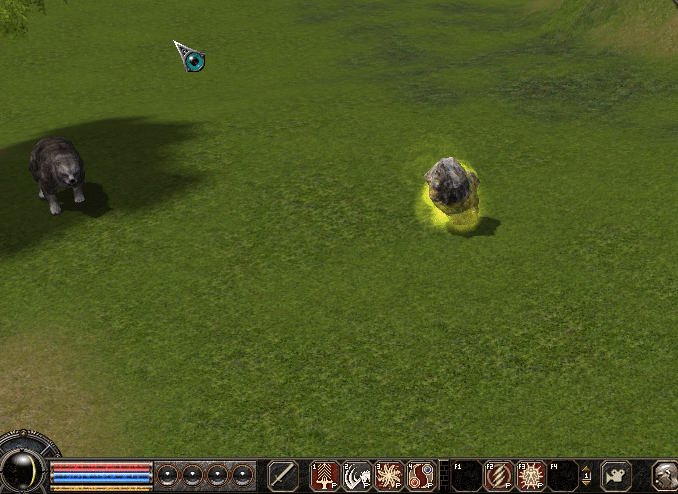Viewport: 678px width, 494px height.
Task: Use the claw slash skill in slot 2
Action: 357,476
